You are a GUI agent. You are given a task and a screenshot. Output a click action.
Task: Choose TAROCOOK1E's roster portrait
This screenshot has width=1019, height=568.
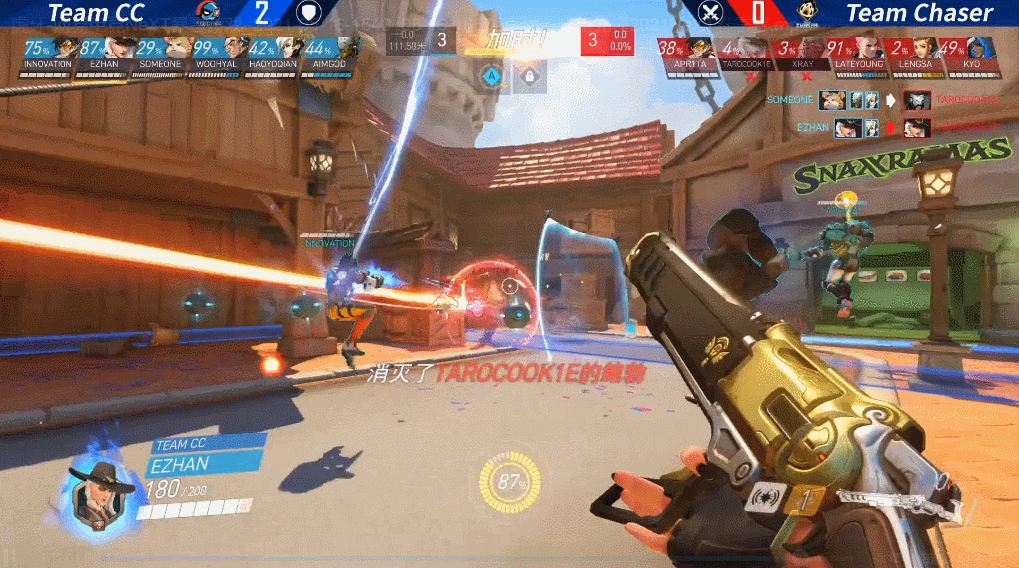pos(756,47)
